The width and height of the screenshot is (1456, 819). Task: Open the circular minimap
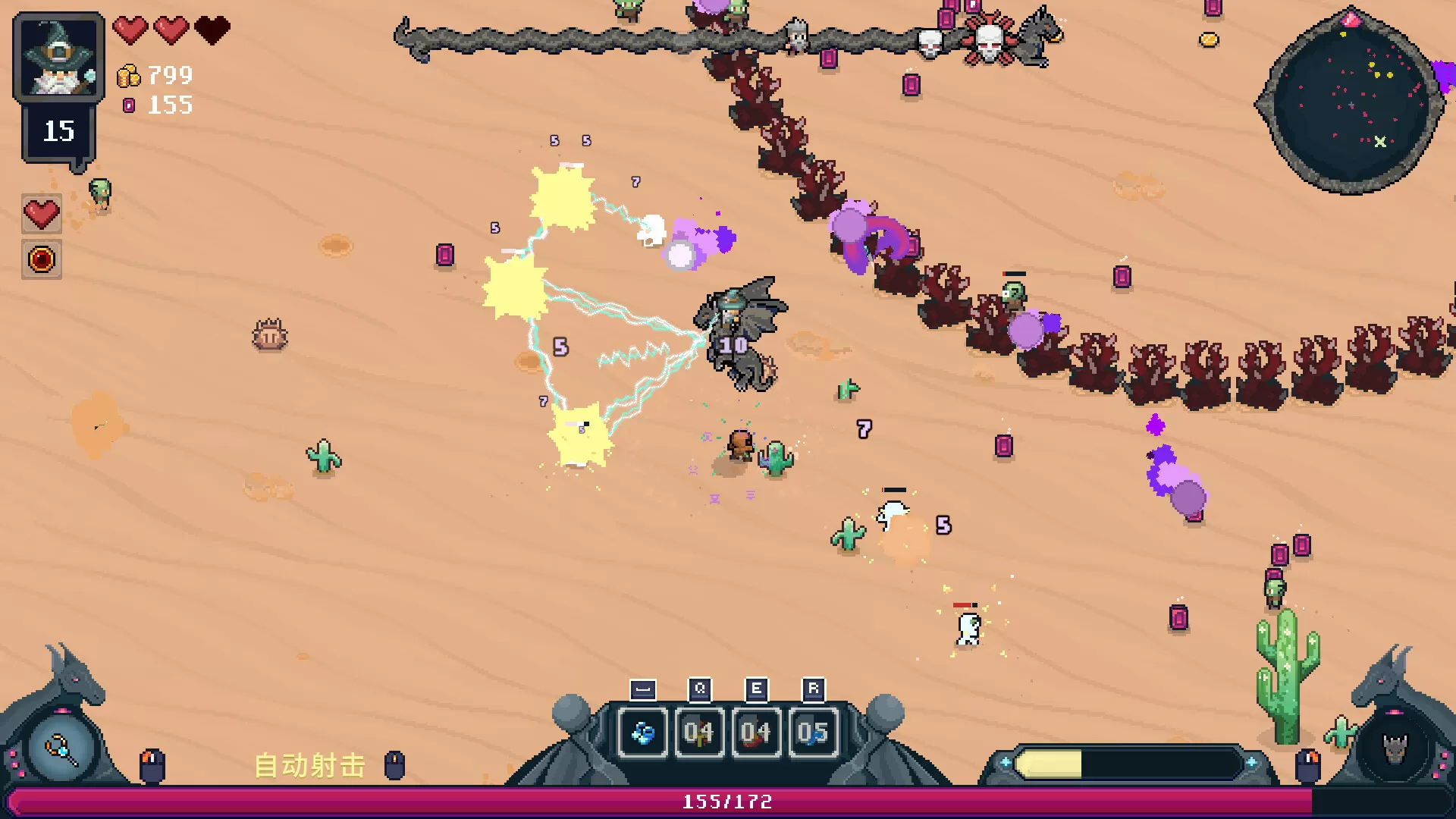[1350, 102]
